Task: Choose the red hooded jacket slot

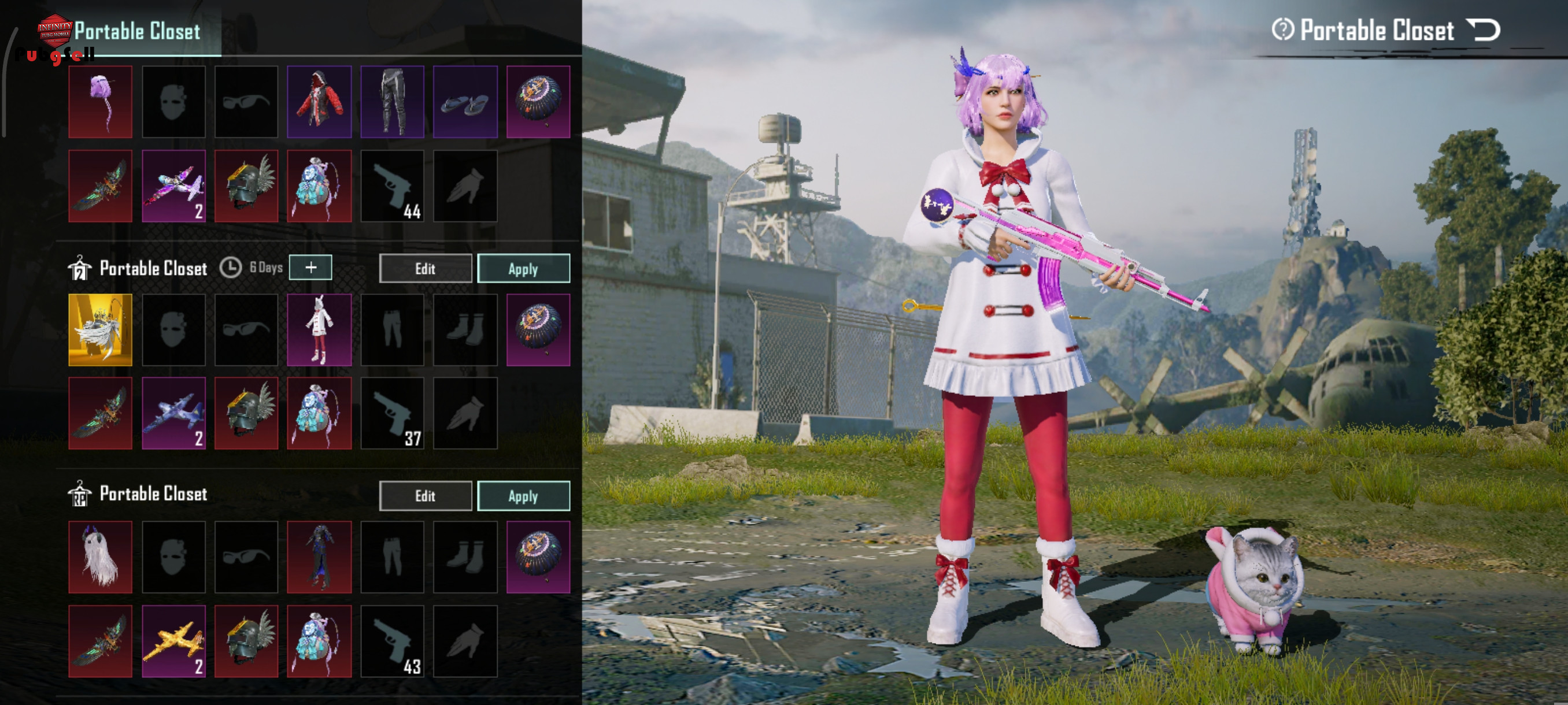Action: pyautogui.click(x=319, y=102)
